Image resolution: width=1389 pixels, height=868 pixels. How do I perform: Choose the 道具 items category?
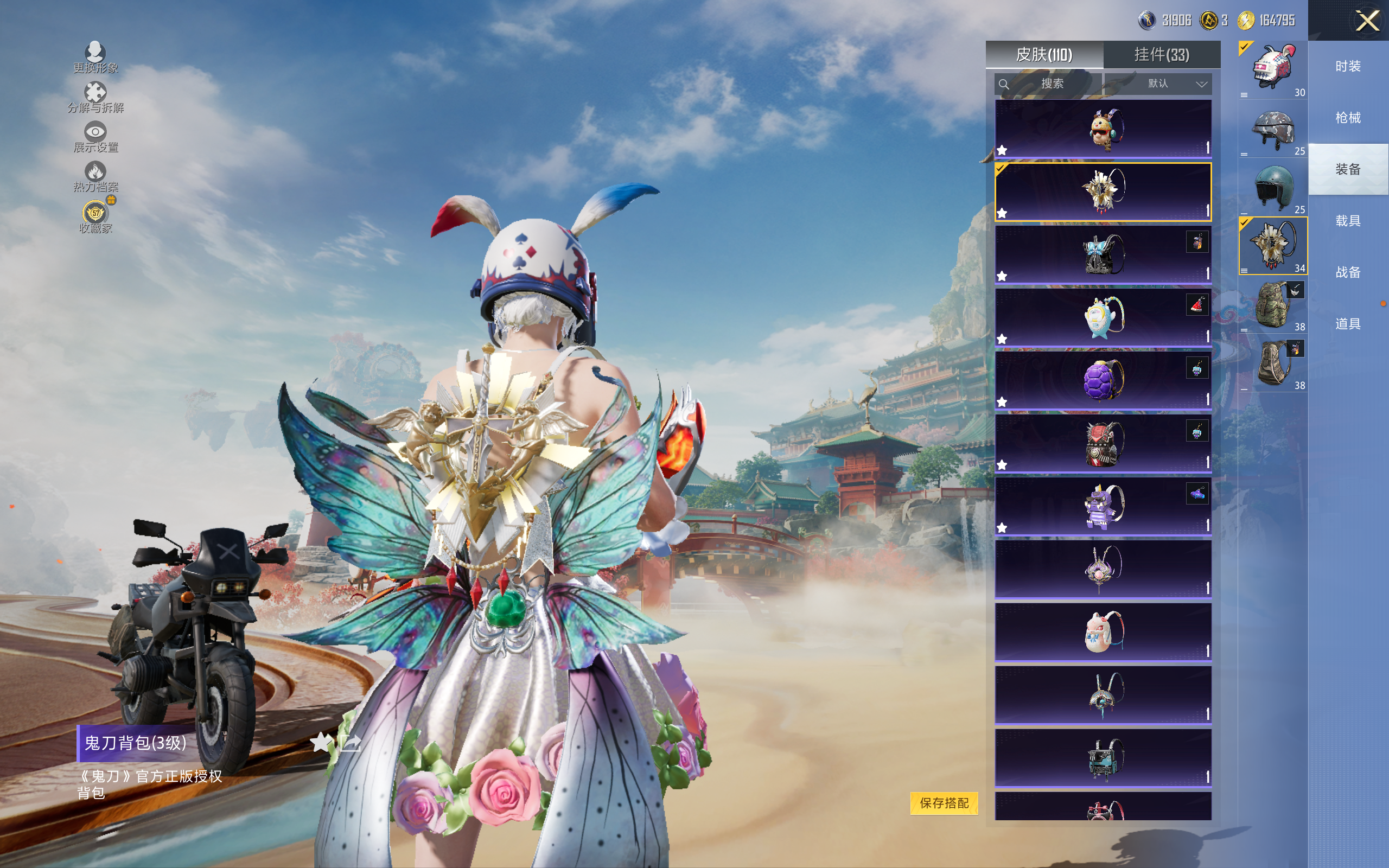[x=1348, y=324]
